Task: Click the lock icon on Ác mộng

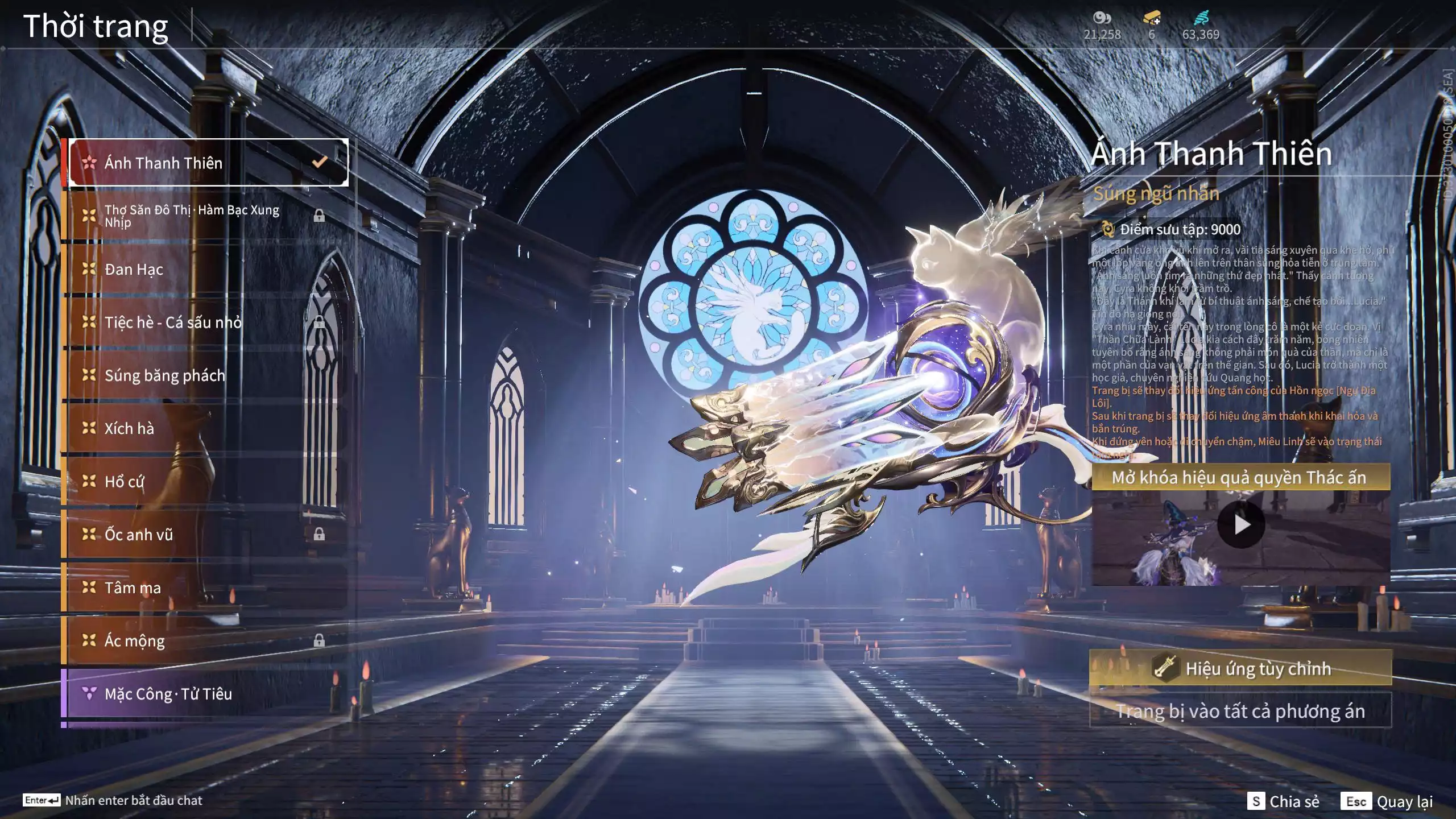Action: pyautogui.click(x=320, y=641)
